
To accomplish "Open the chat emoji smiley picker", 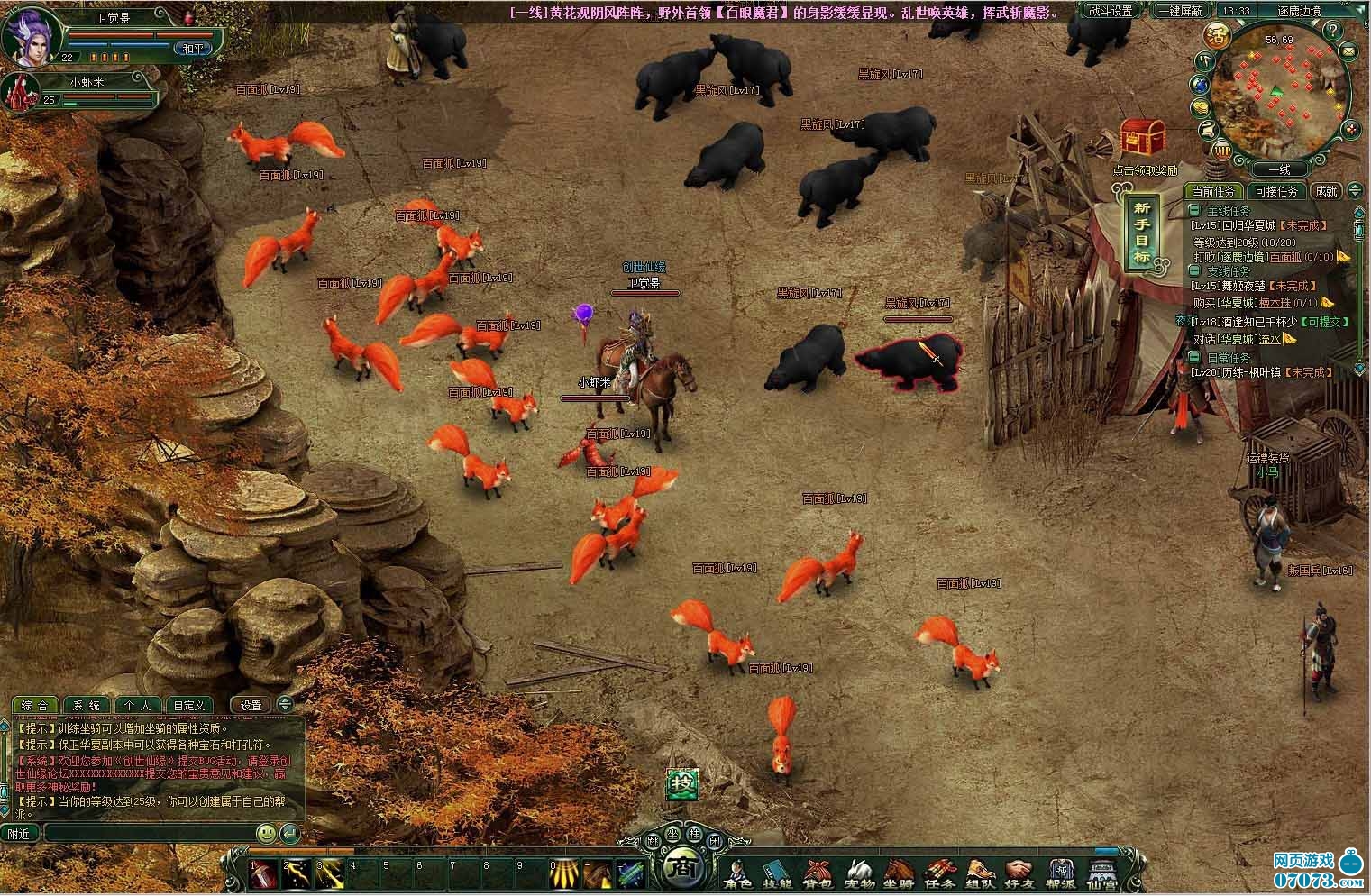I will (266, 833).
